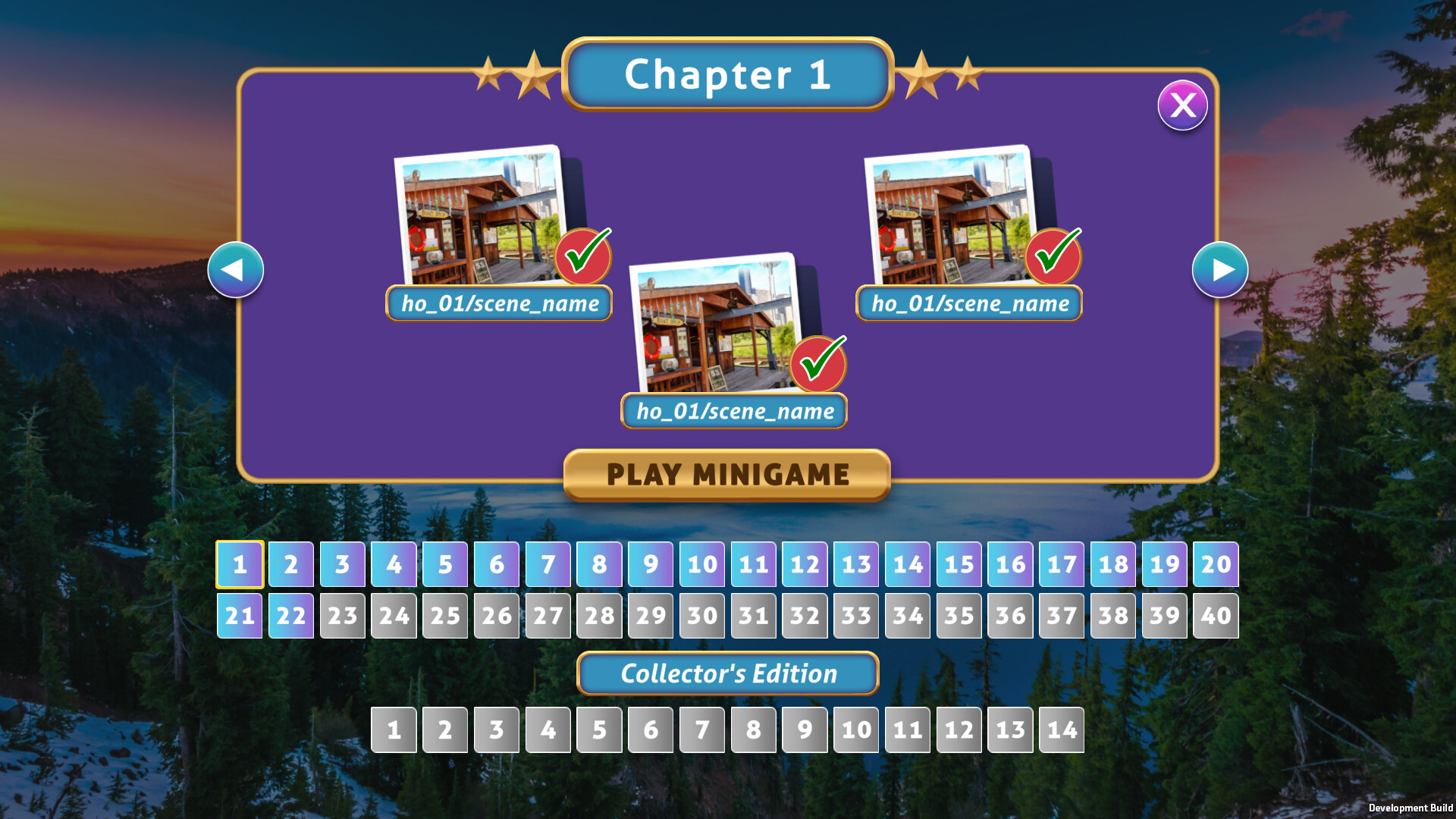This screenshot has height=819, width=1456.
Task: Select level 20 at the row's end
Action: coord(1216,564)
